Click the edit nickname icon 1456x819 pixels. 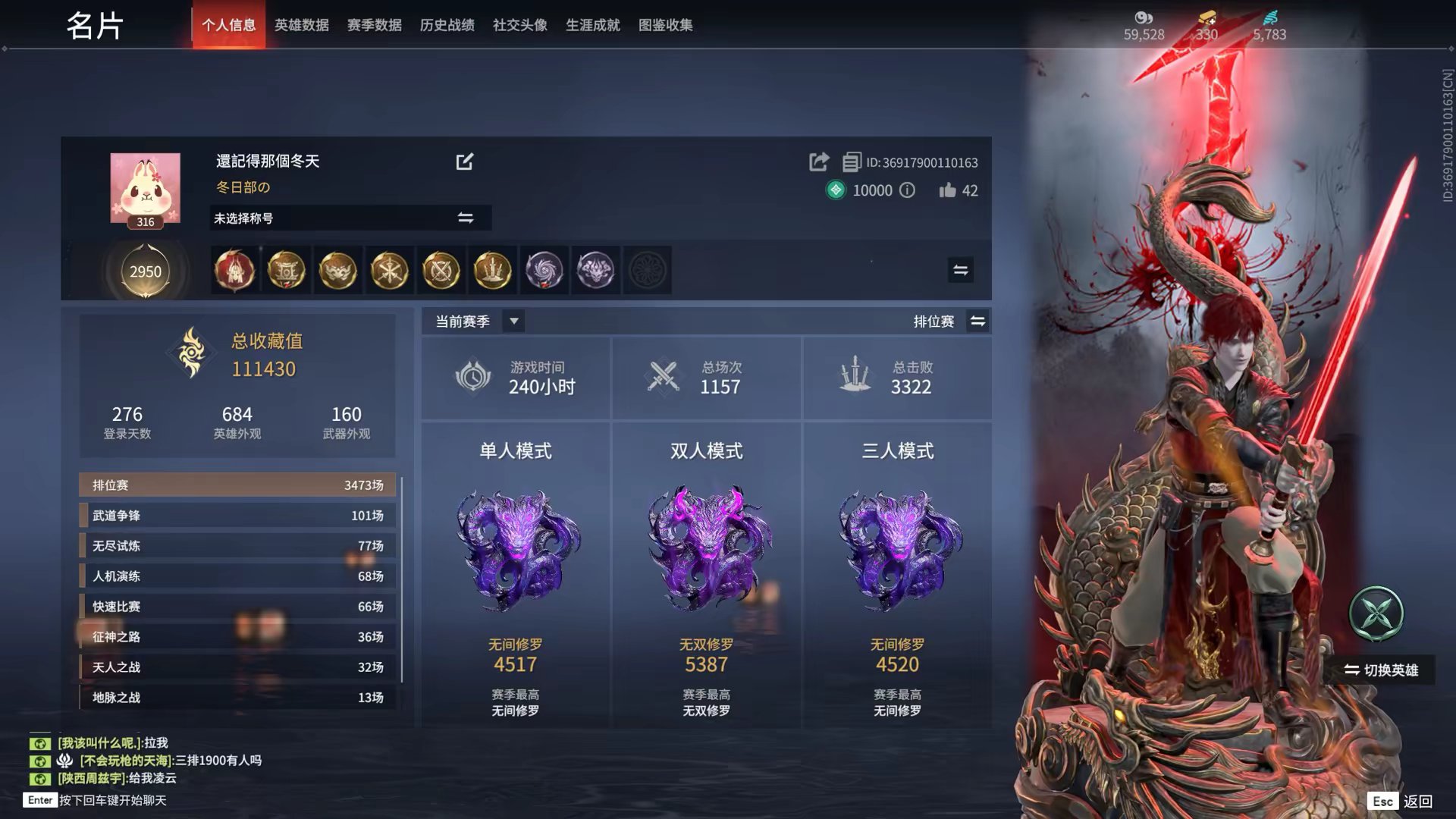(464, 162)
